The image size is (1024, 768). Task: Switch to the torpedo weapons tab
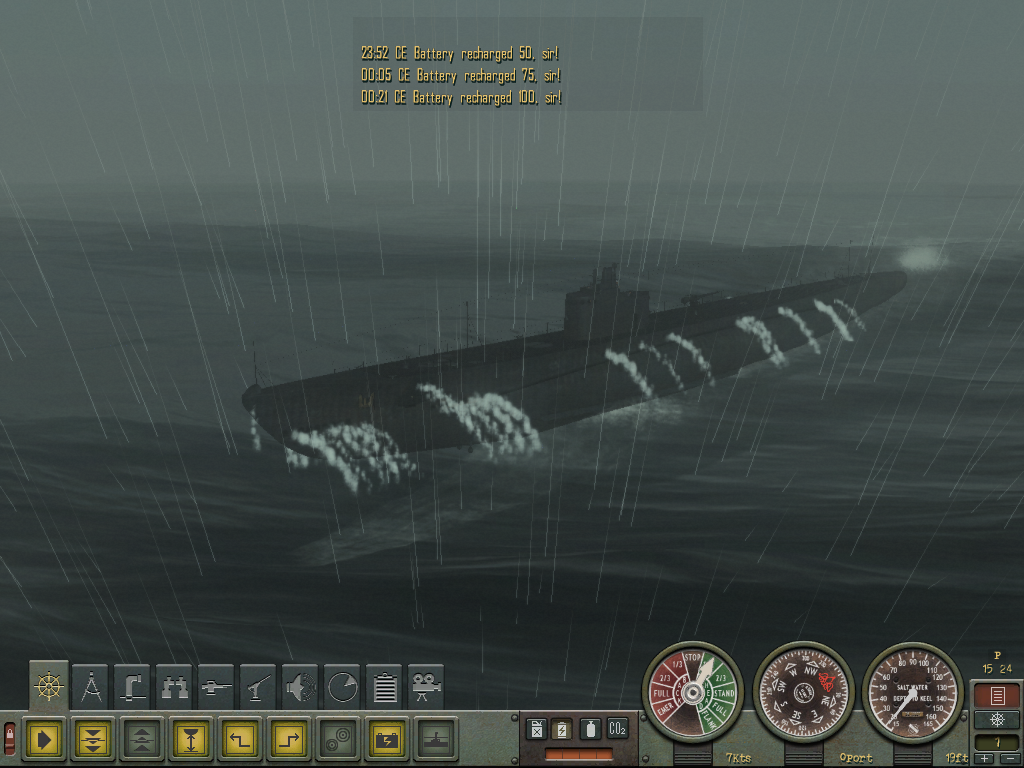(x=216, y=686)
